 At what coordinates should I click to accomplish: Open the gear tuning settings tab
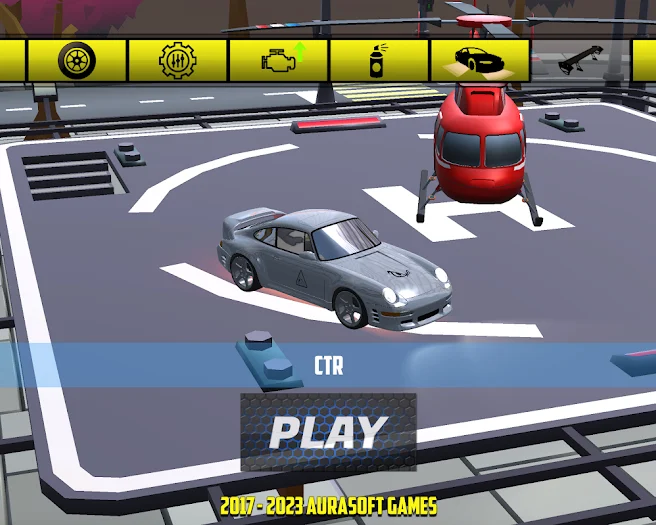(178, 61)
